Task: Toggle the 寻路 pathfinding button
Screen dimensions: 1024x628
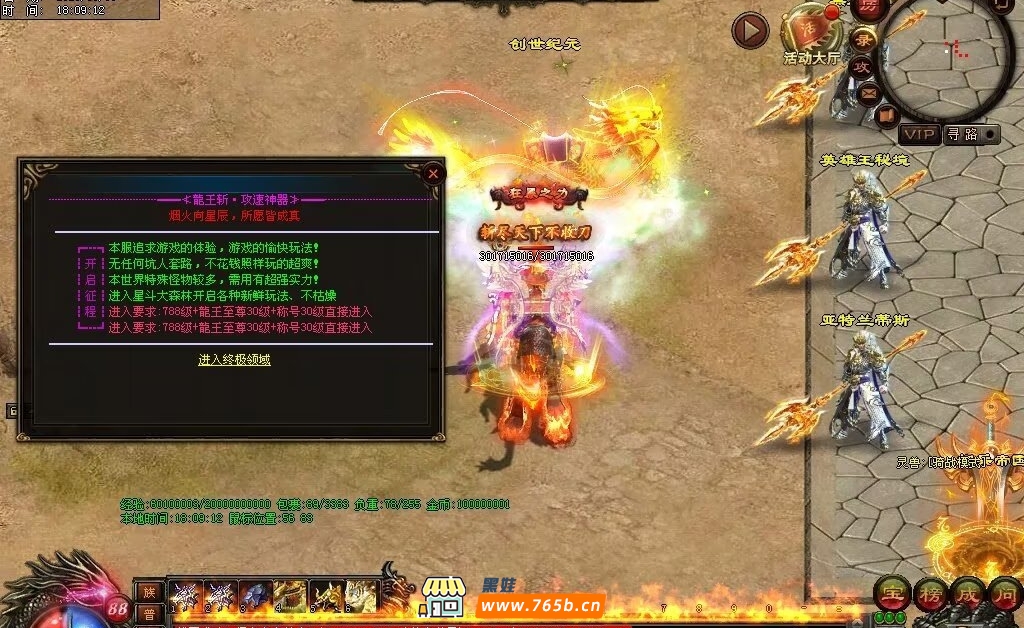Action: 967,134
